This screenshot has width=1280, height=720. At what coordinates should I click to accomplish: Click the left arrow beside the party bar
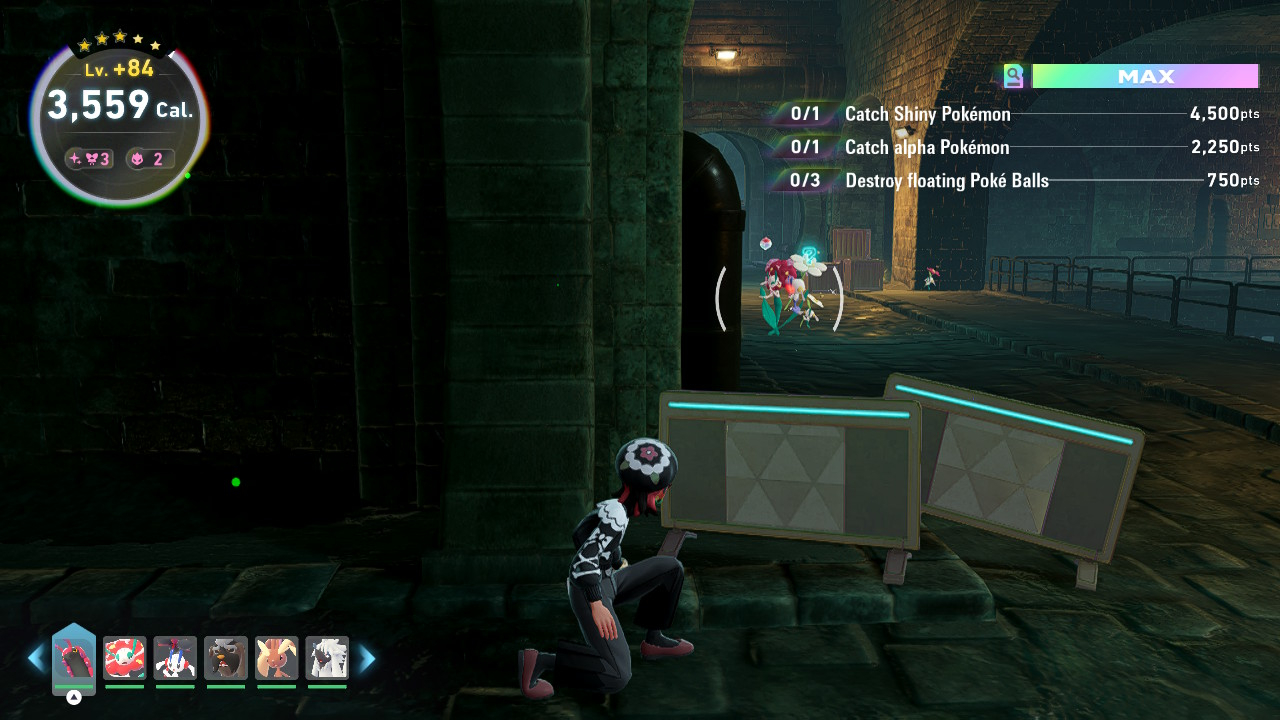point(36,658)
